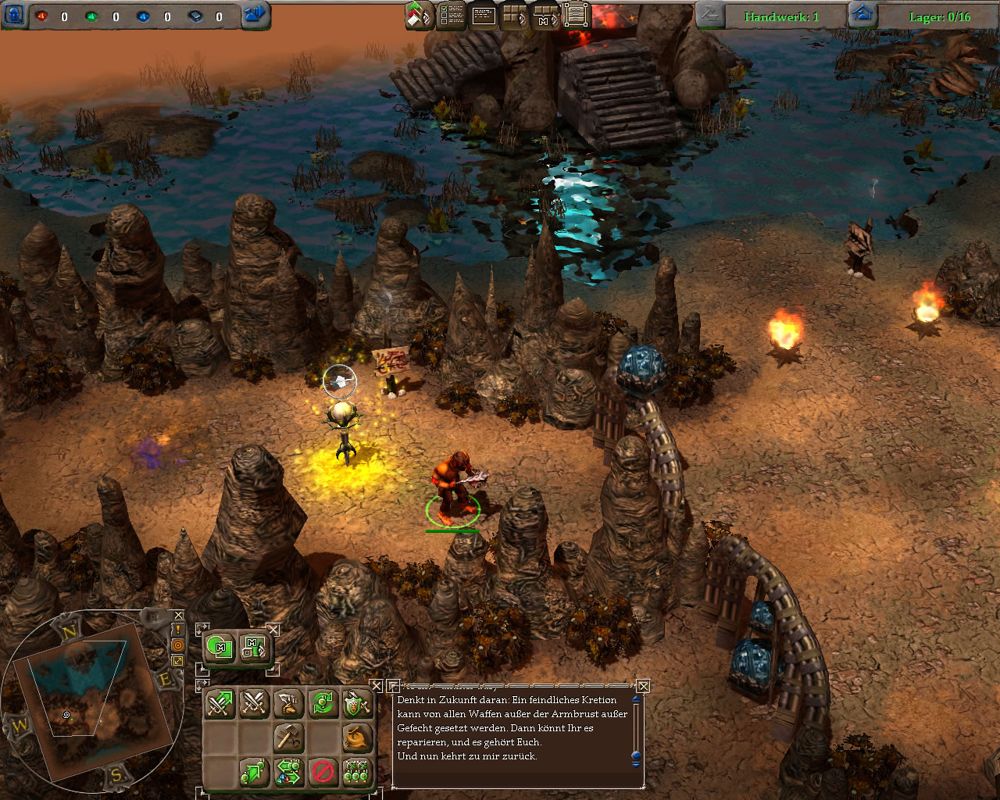Click the blue arrow resource bar button
The image size is (1000, 800).
click(x=254, y=14)
